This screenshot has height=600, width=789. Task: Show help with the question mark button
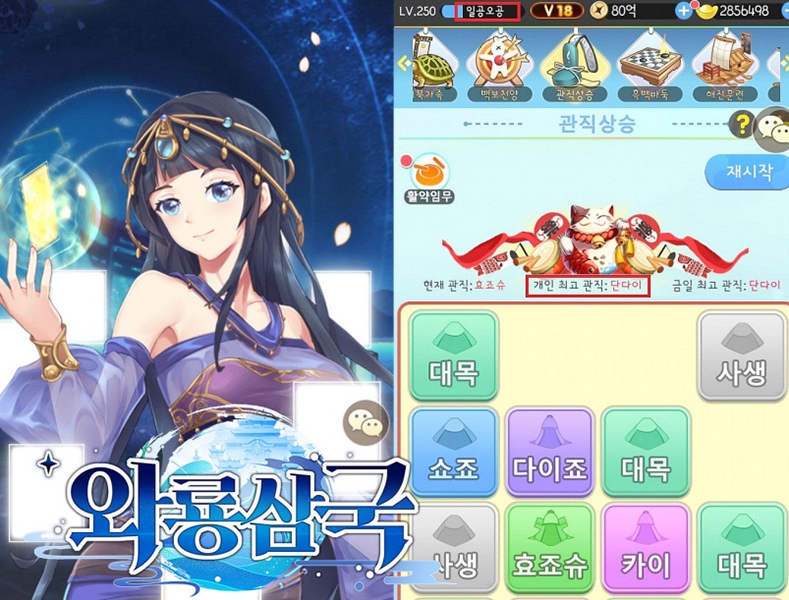[x=743, y=124]
